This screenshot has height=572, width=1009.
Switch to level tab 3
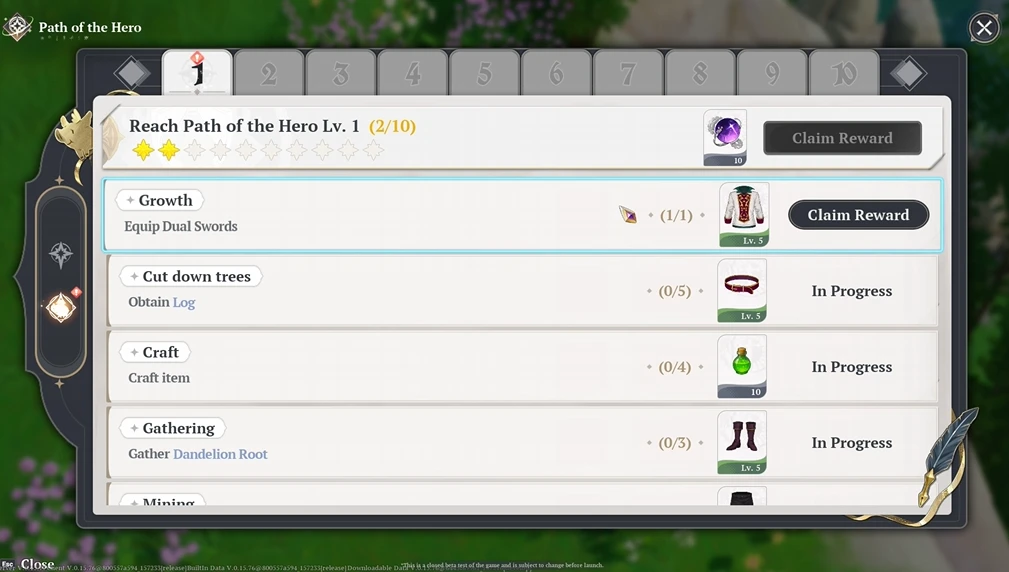tap(341, 73)
